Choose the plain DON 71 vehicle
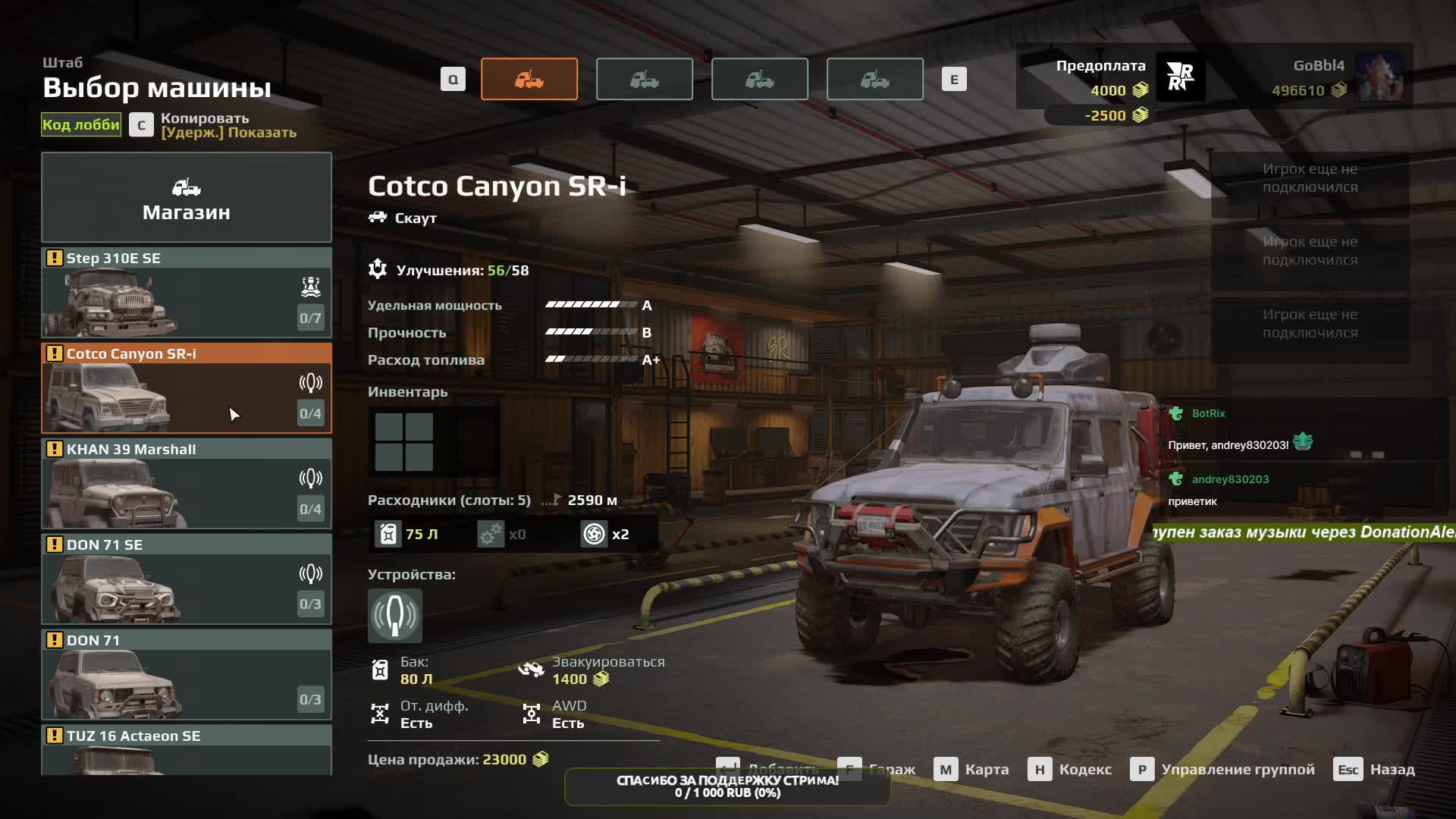 186,675
